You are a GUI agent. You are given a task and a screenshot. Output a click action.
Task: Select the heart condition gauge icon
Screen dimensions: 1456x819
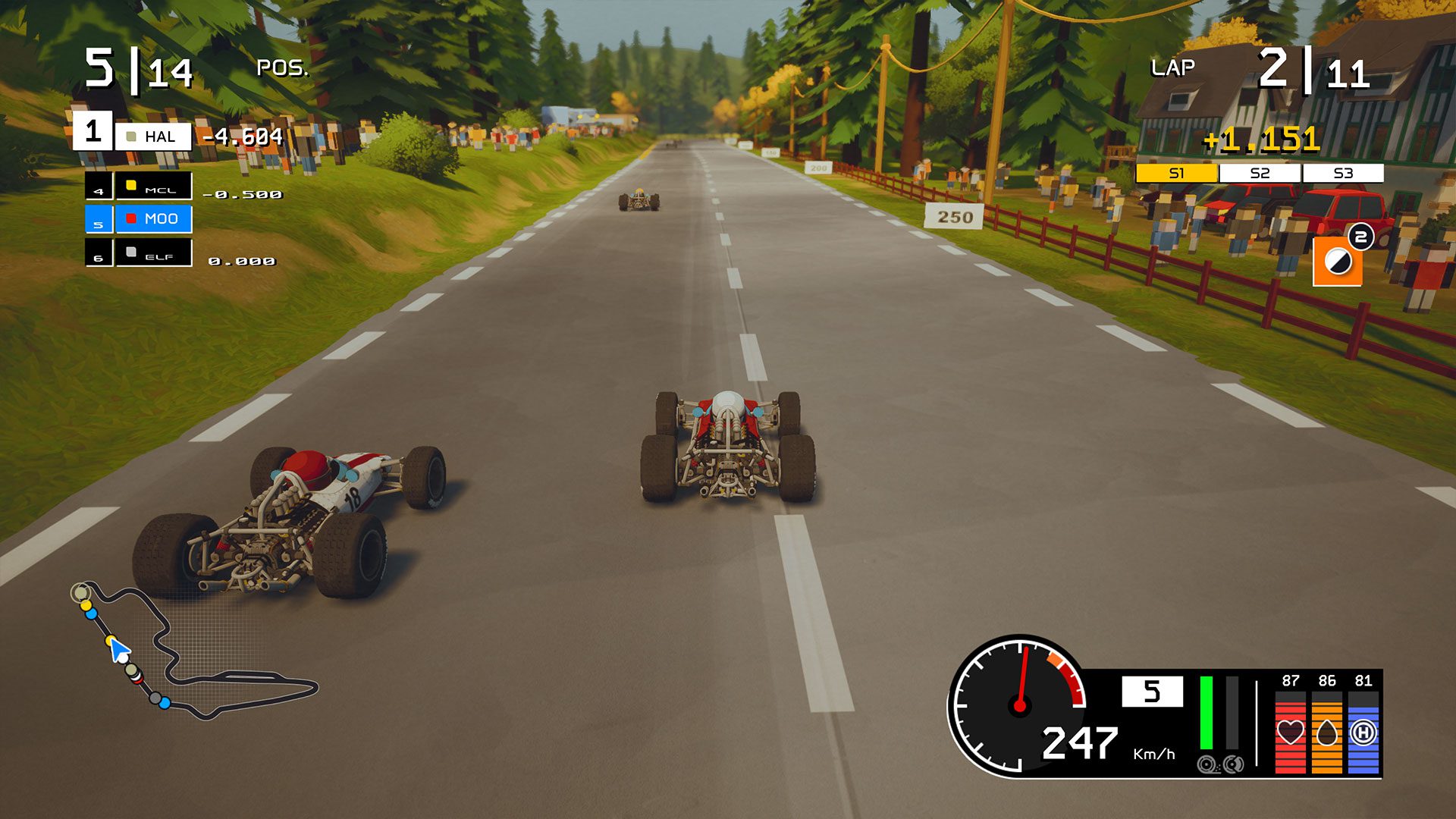[x=1291, y=732]
